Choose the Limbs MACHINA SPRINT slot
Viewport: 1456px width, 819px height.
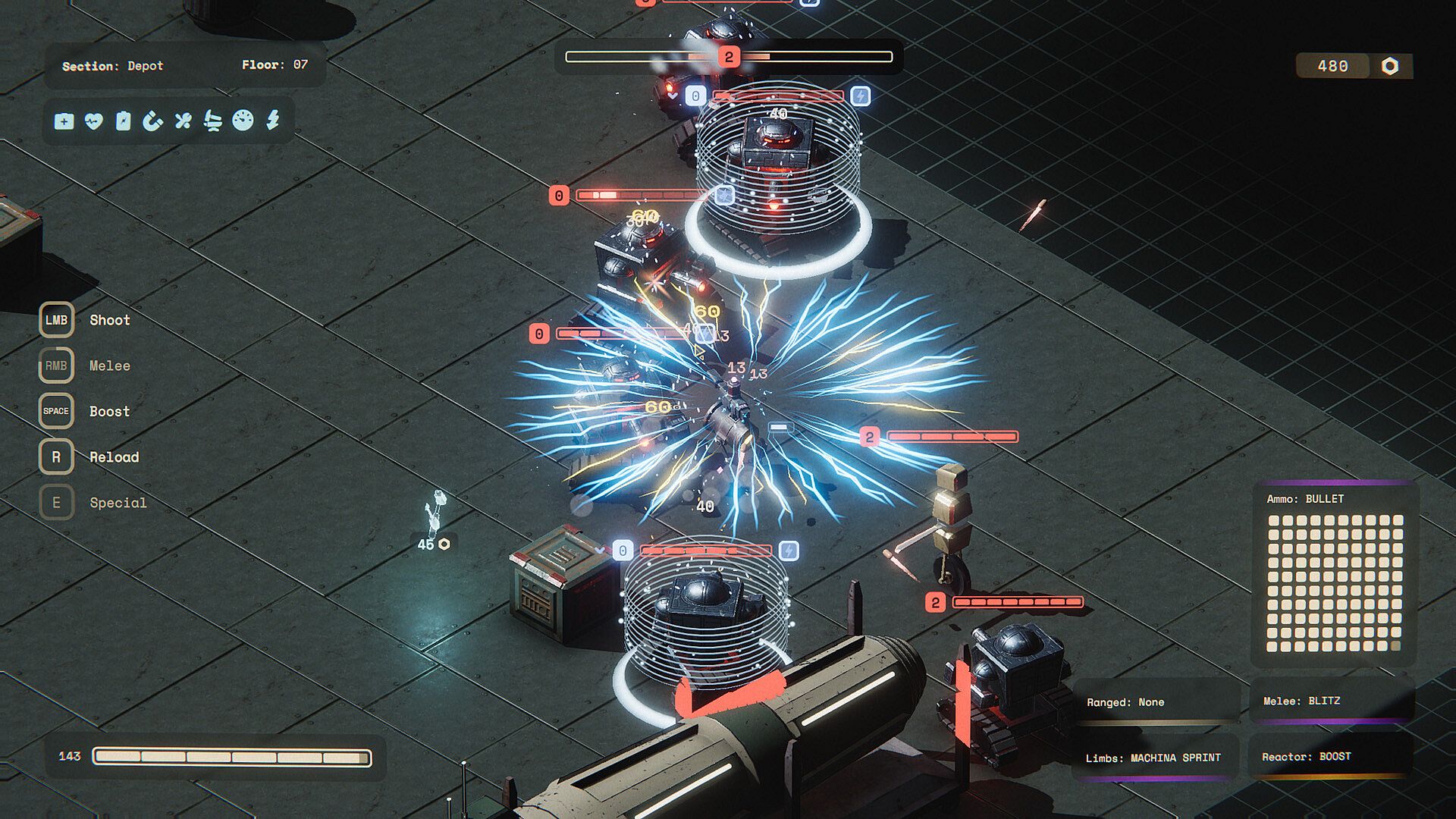tap(1154, 758)
